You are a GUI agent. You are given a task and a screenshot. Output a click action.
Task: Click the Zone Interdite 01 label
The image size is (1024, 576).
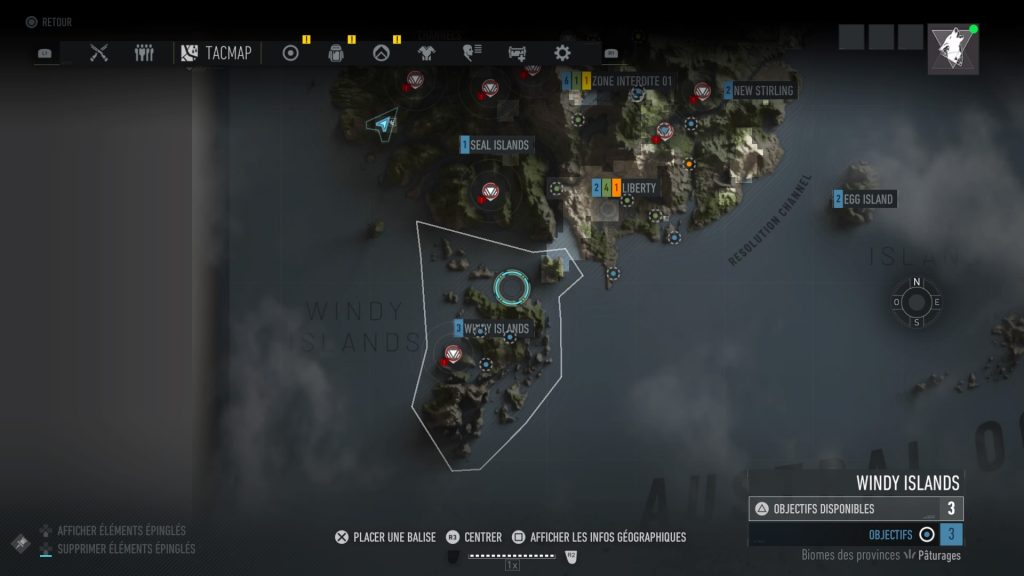(630, 80)
